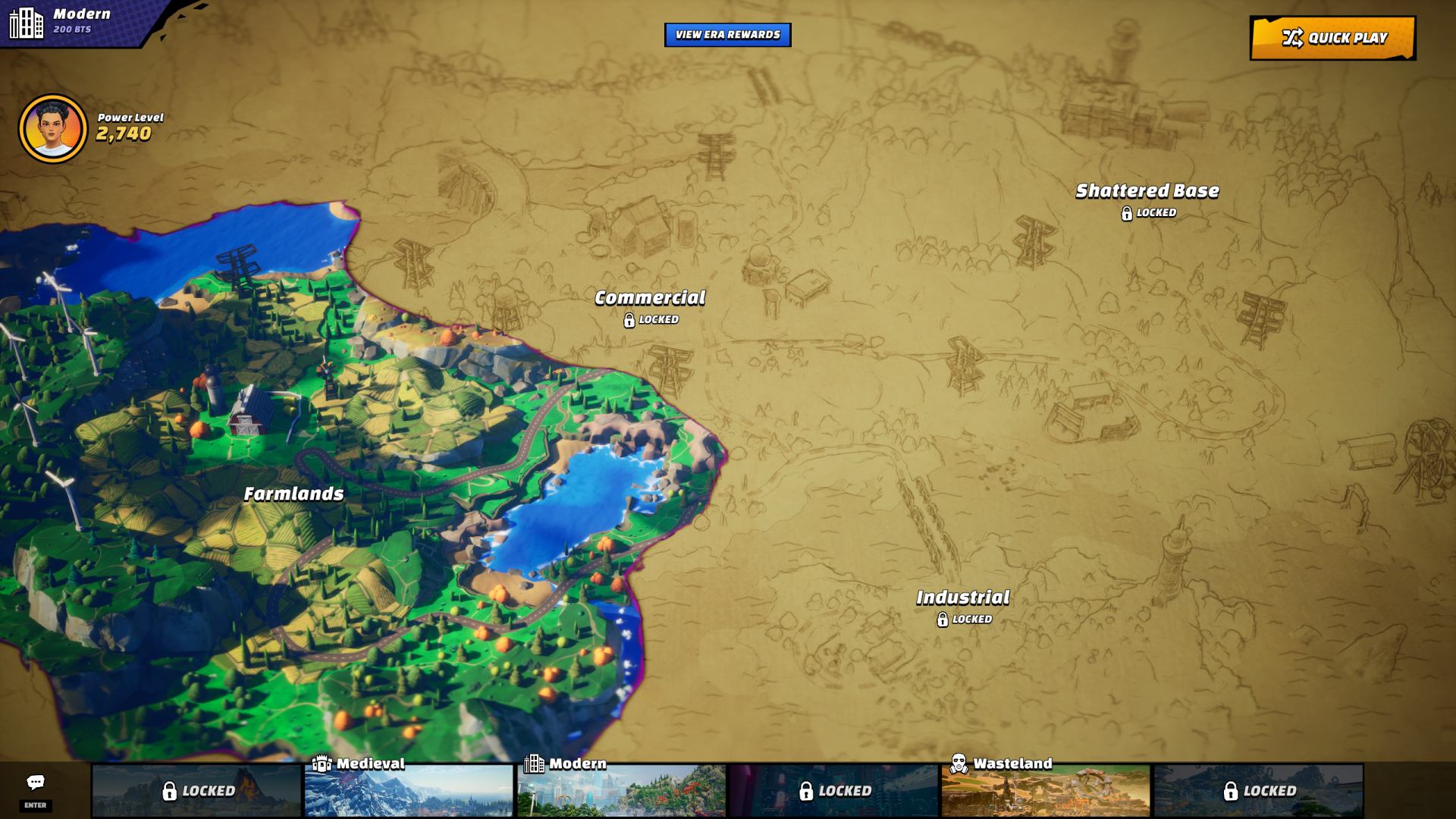Open the Wasteland era thumbnail
The image size is (1456, 819).
1046,790
